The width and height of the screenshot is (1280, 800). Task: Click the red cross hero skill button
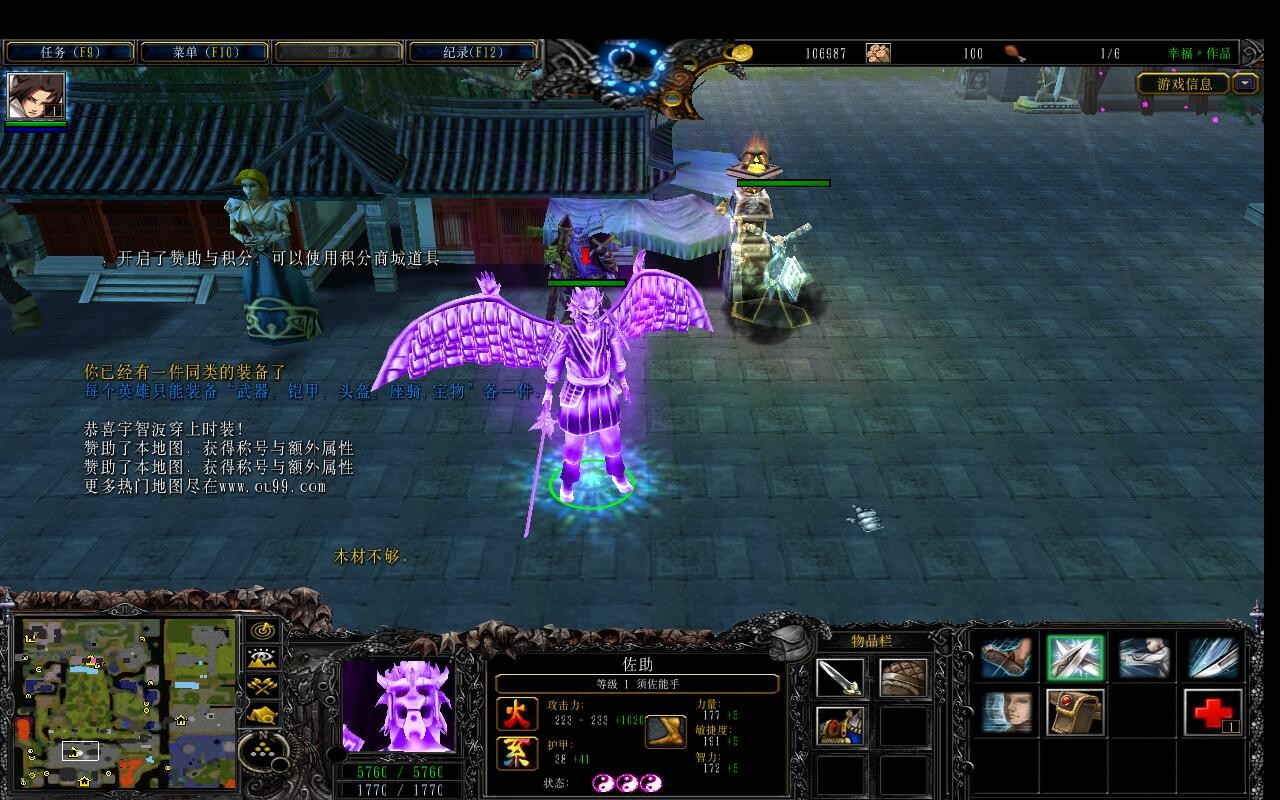1213,713
